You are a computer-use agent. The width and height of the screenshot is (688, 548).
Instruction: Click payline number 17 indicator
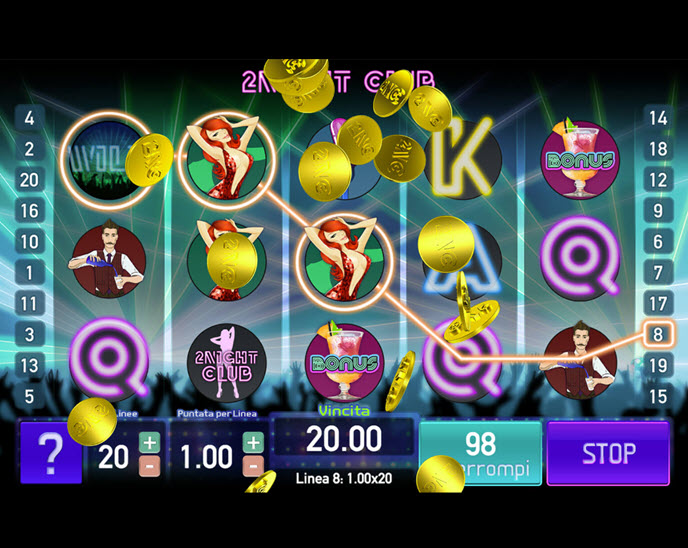pyautogui.click(x=658, y=303)
